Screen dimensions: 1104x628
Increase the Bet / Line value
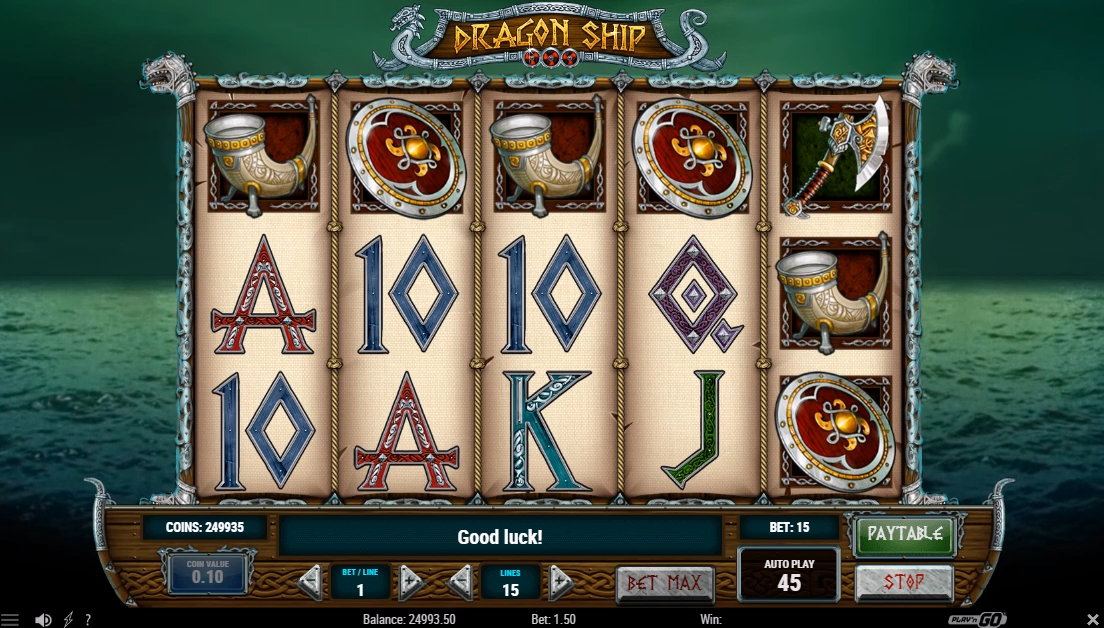point(411,581)
